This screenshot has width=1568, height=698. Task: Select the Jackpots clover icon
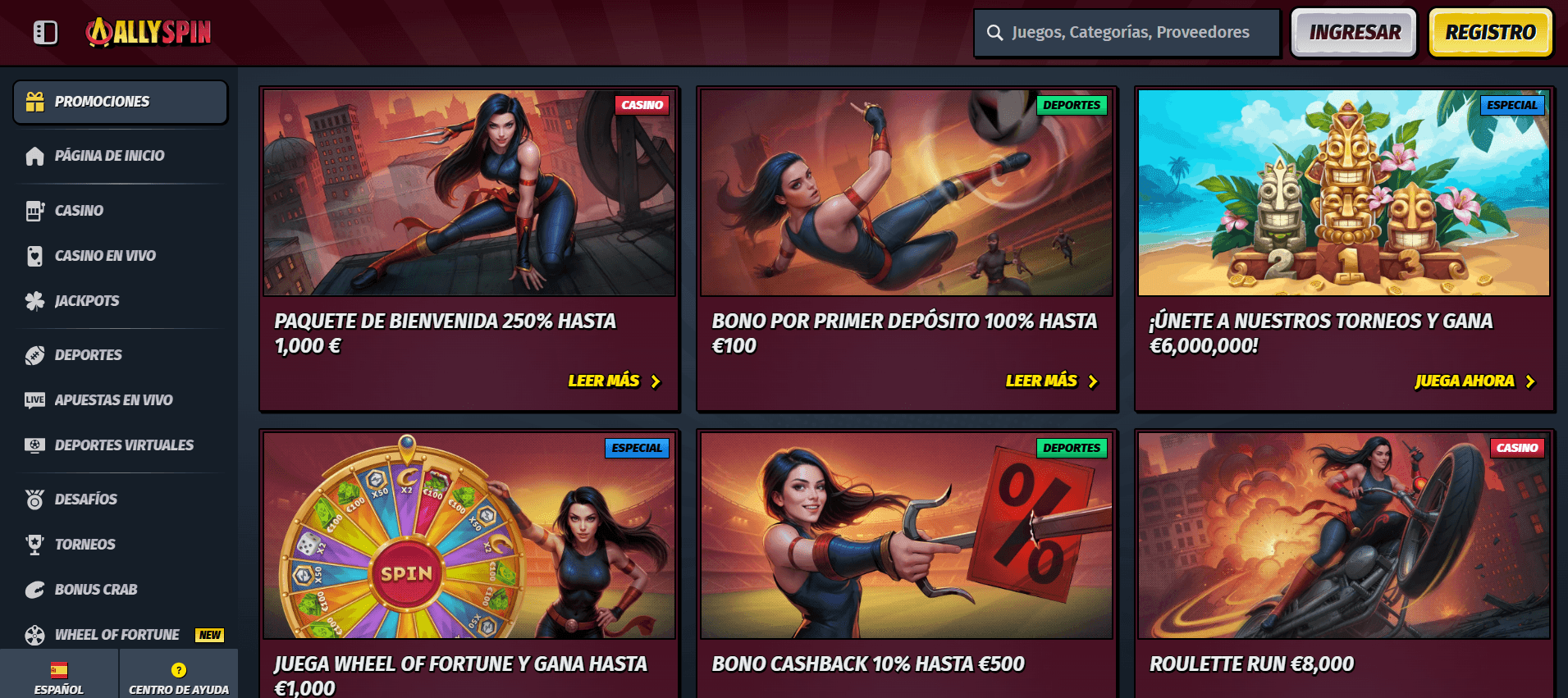[34, 300]
